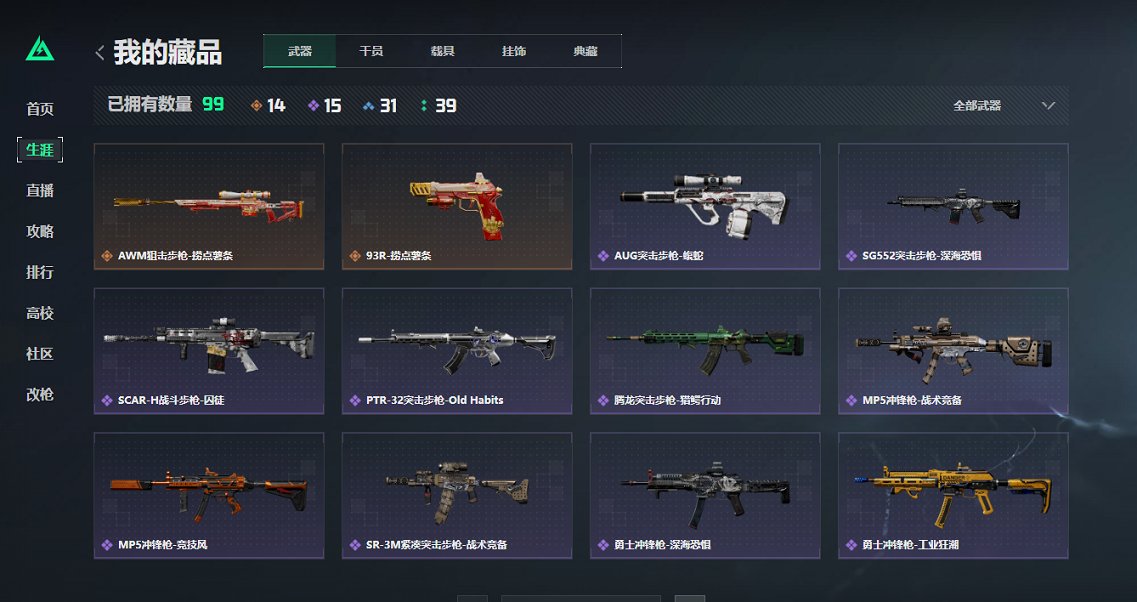Screen dimensions: 1137x602
Task: Go back using the arrow beside 我的藏品
Action: pos(99,52)
